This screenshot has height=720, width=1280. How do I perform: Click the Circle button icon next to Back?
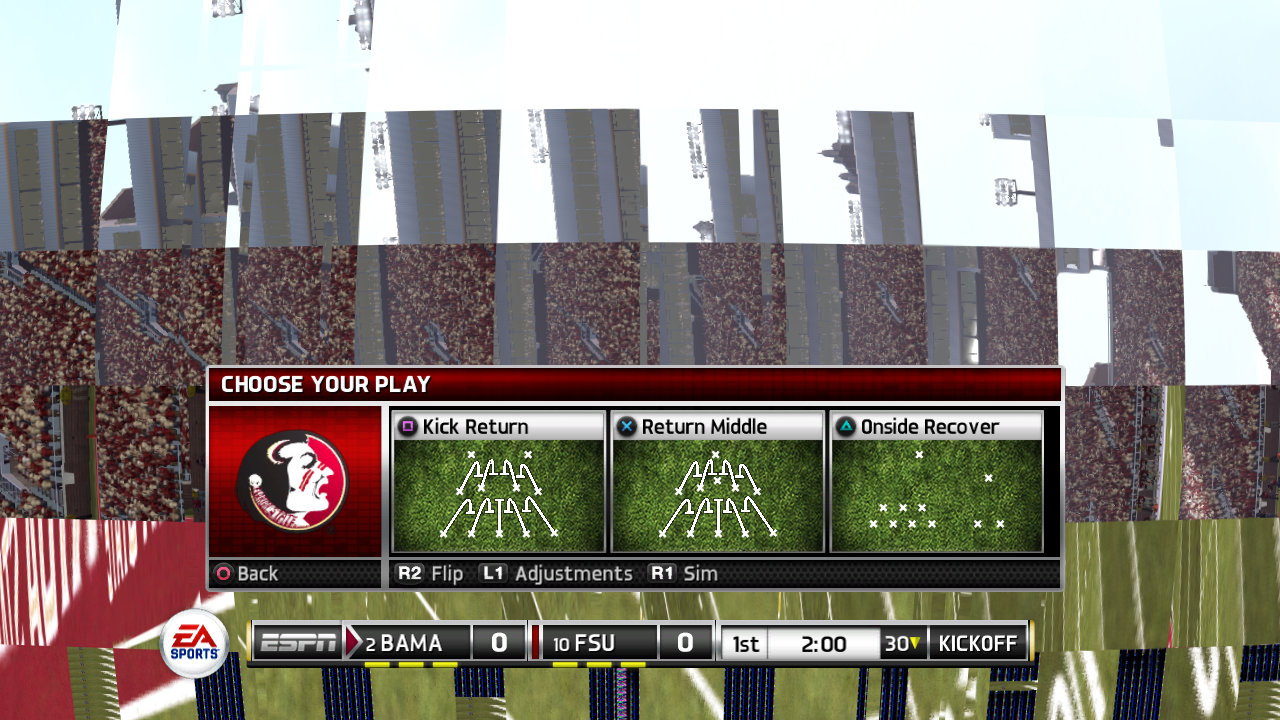tap(224, 574)
